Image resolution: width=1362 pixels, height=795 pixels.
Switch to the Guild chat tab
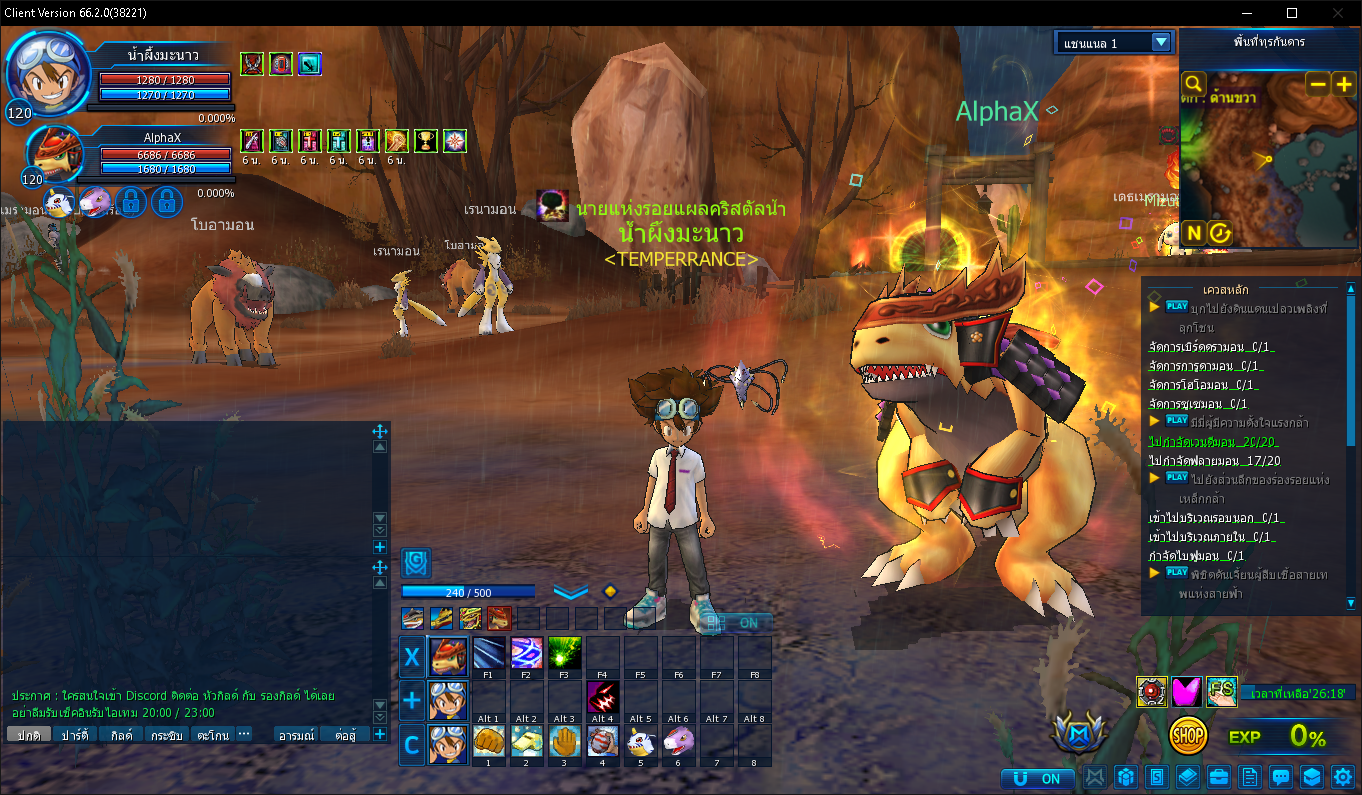tap(122, 735)
